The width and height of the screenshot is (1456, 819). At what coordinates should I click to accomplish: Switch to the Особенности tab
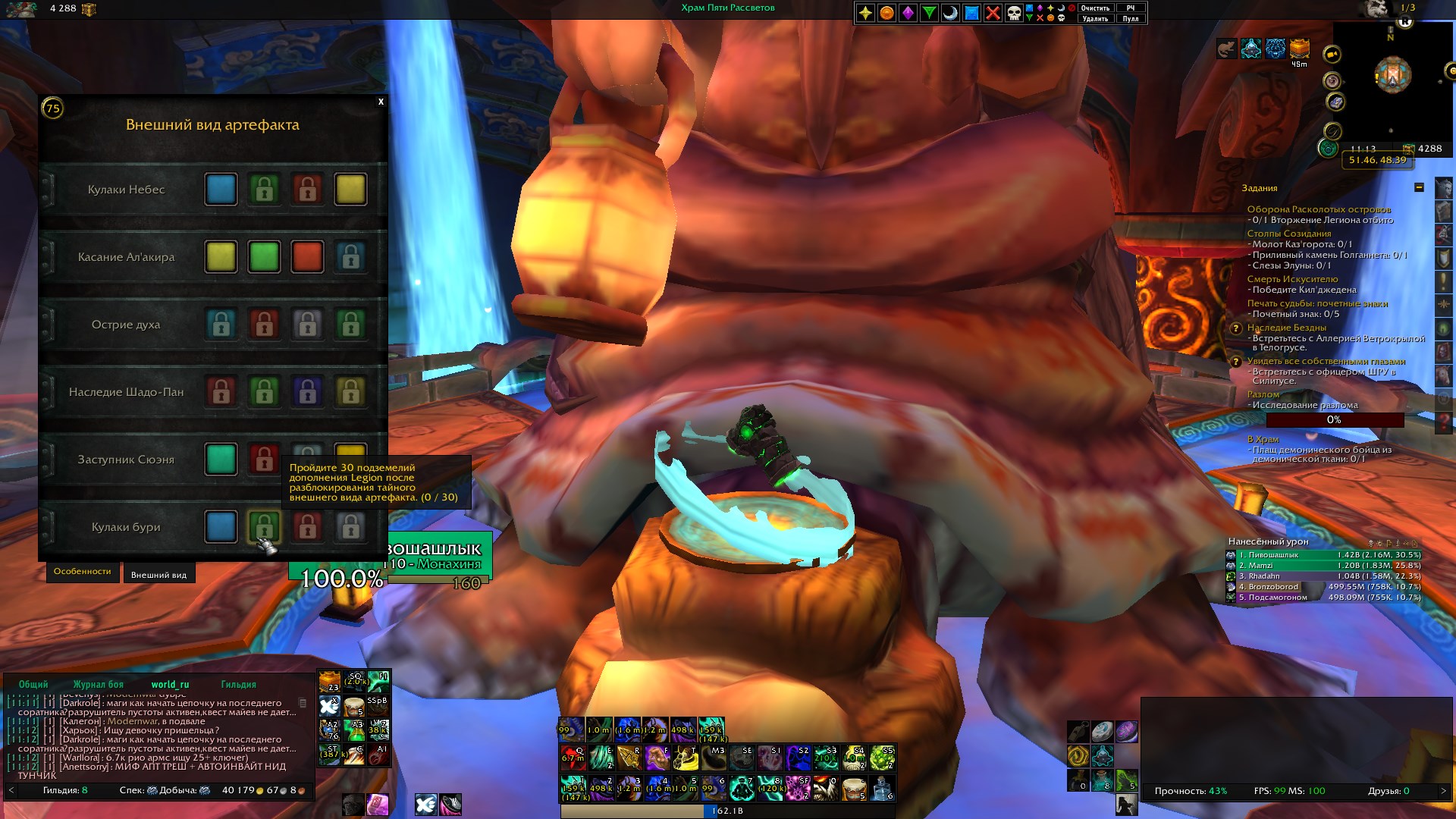click(82, 572)
